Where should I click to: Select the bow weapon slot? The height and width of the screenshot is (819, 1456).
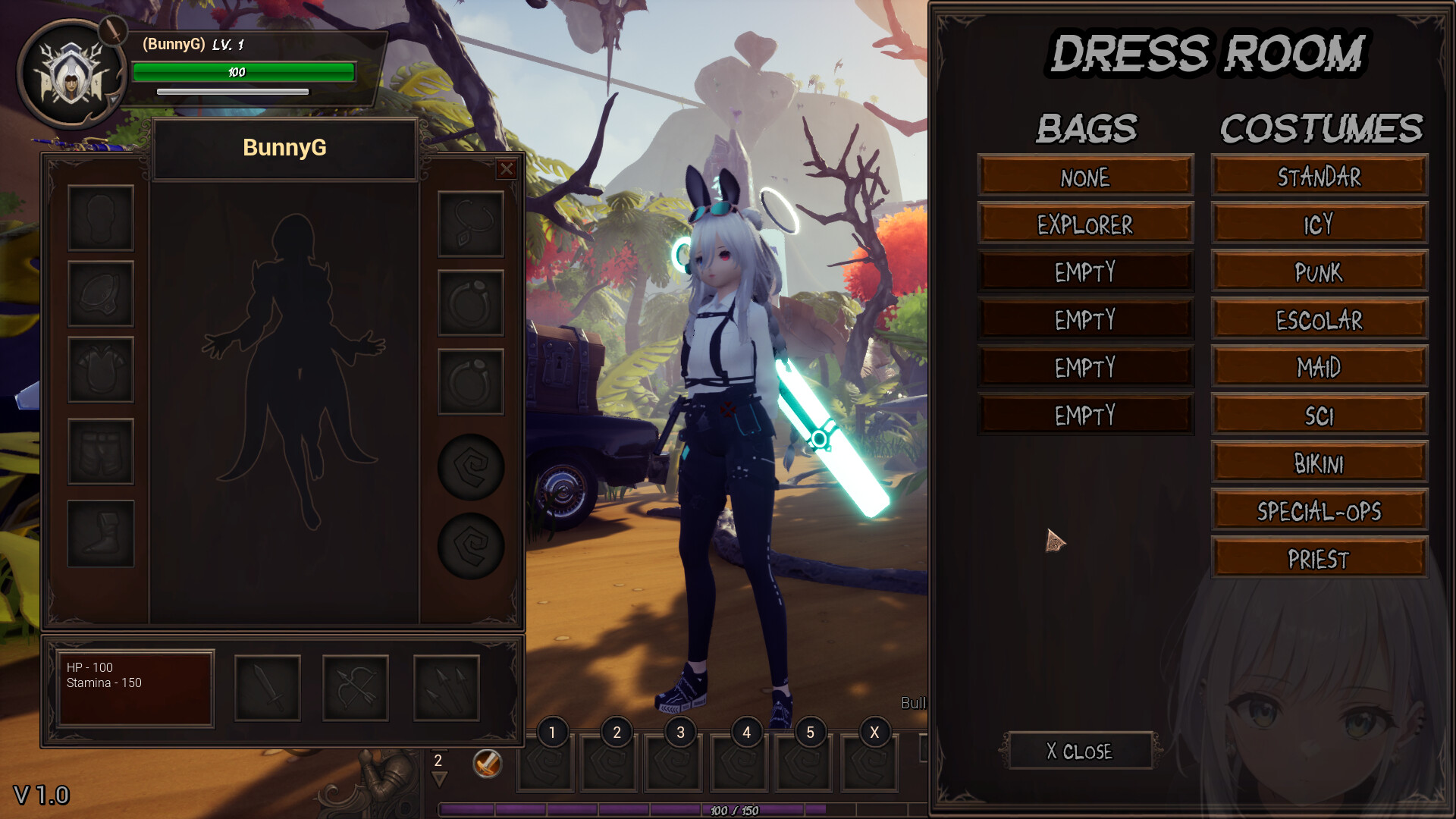pos(356,688)
